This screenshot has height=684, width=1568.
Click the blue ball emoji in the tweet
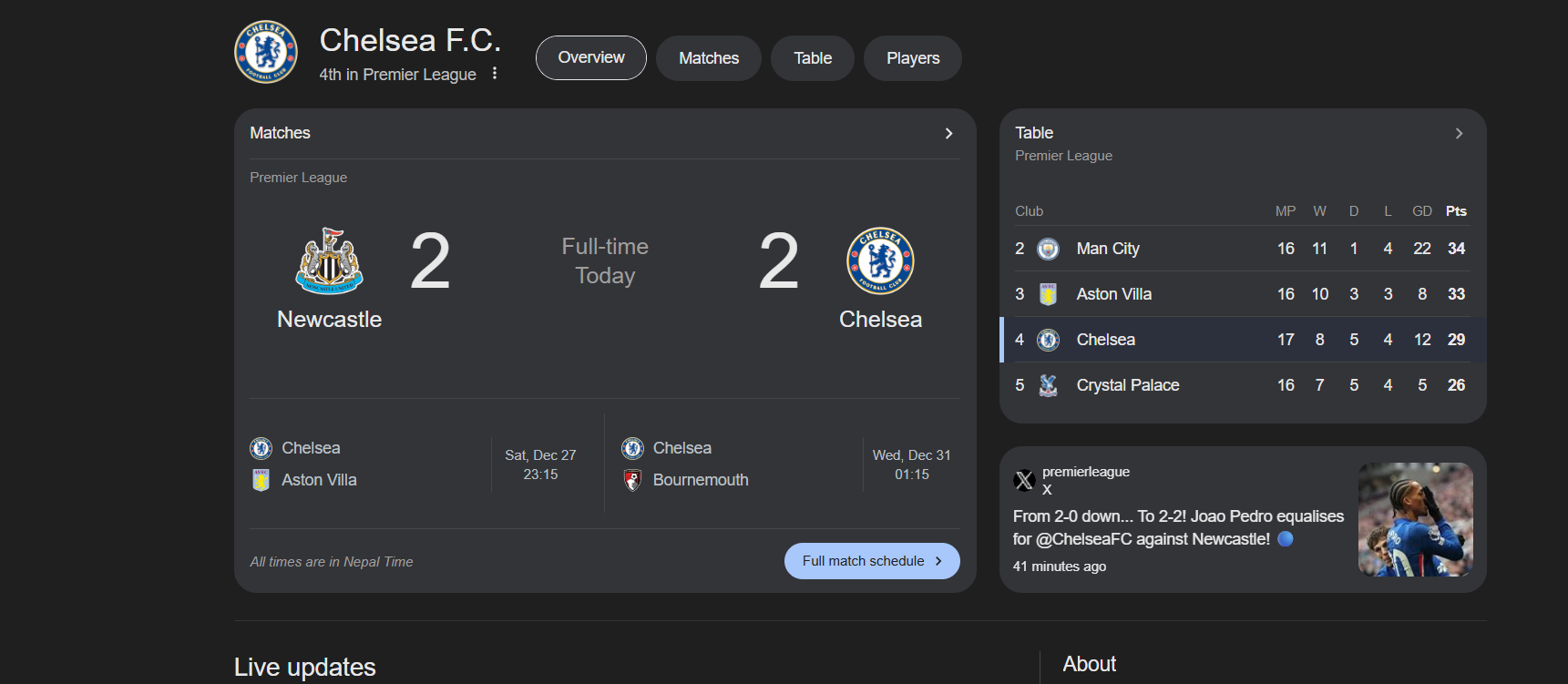(x=1285, y=539)
